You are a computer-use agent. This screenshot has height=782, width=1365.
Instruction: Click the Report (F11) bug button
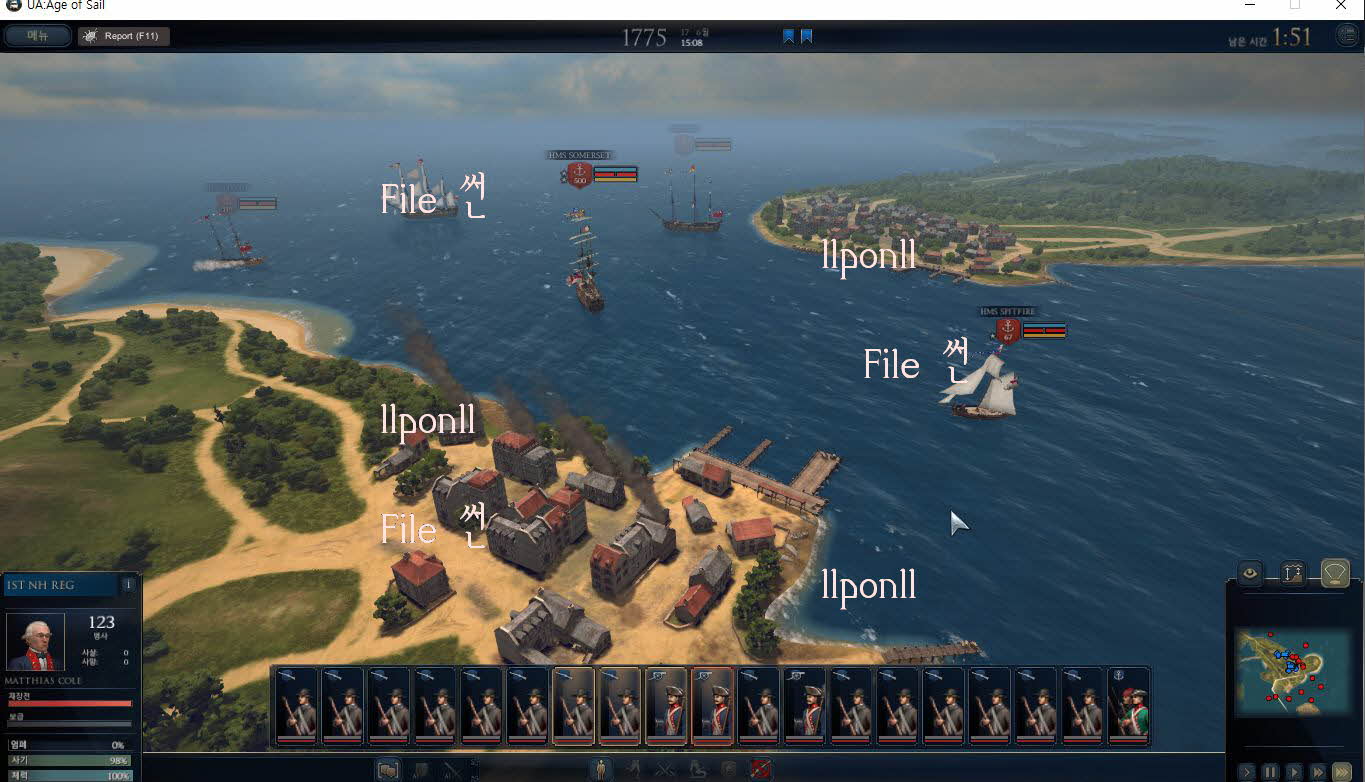(124, 36)
